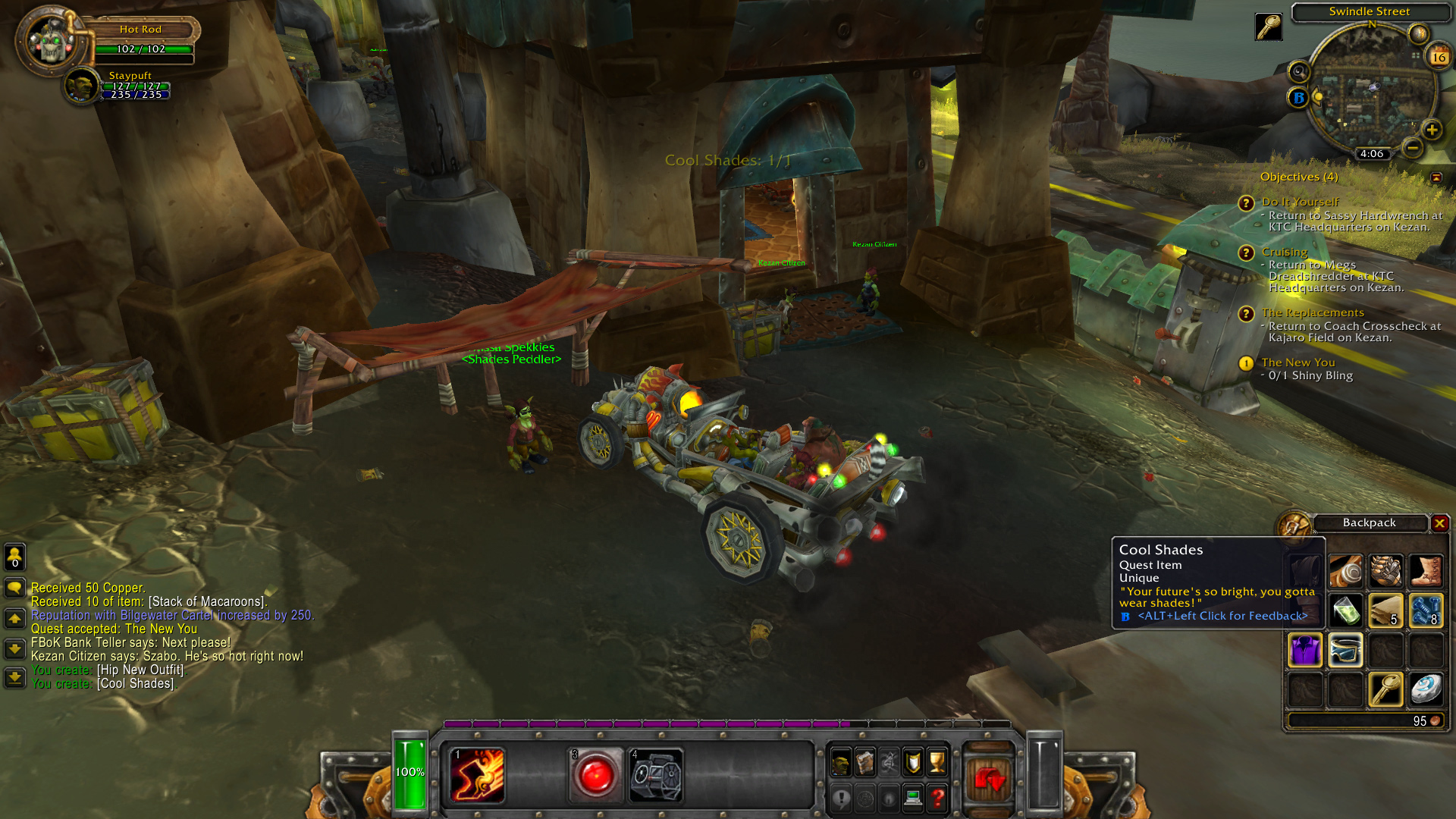Click the Staypuft pet portrait

click(x=81, y=86)
